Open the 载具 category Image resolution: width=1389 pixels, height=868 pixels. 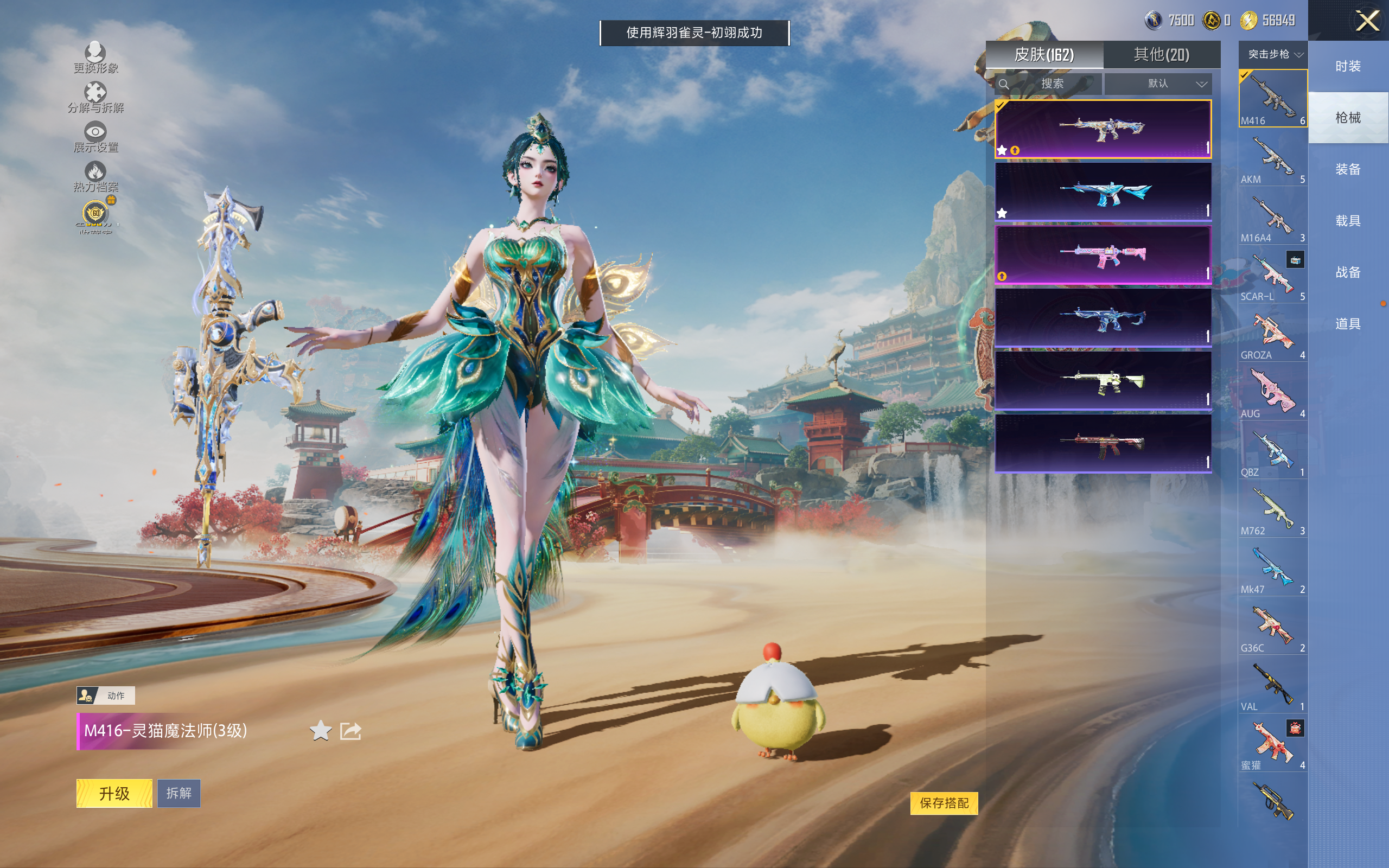(1348, 221)
